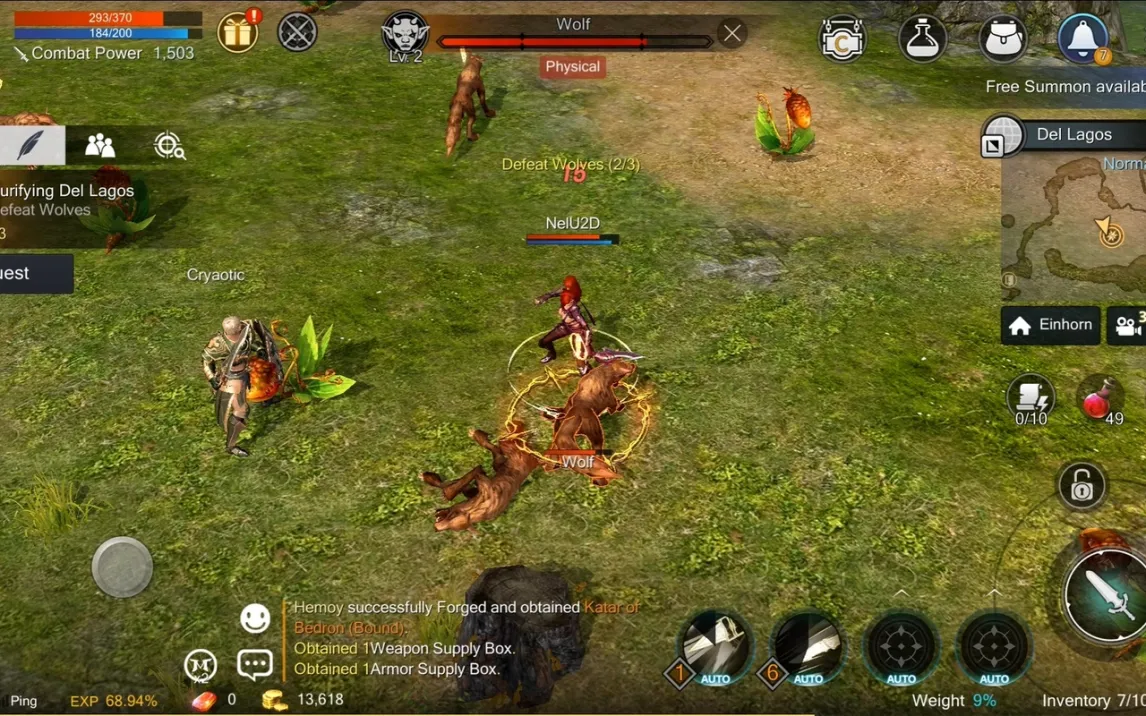Open the target search tab

(x=169, y=146)
